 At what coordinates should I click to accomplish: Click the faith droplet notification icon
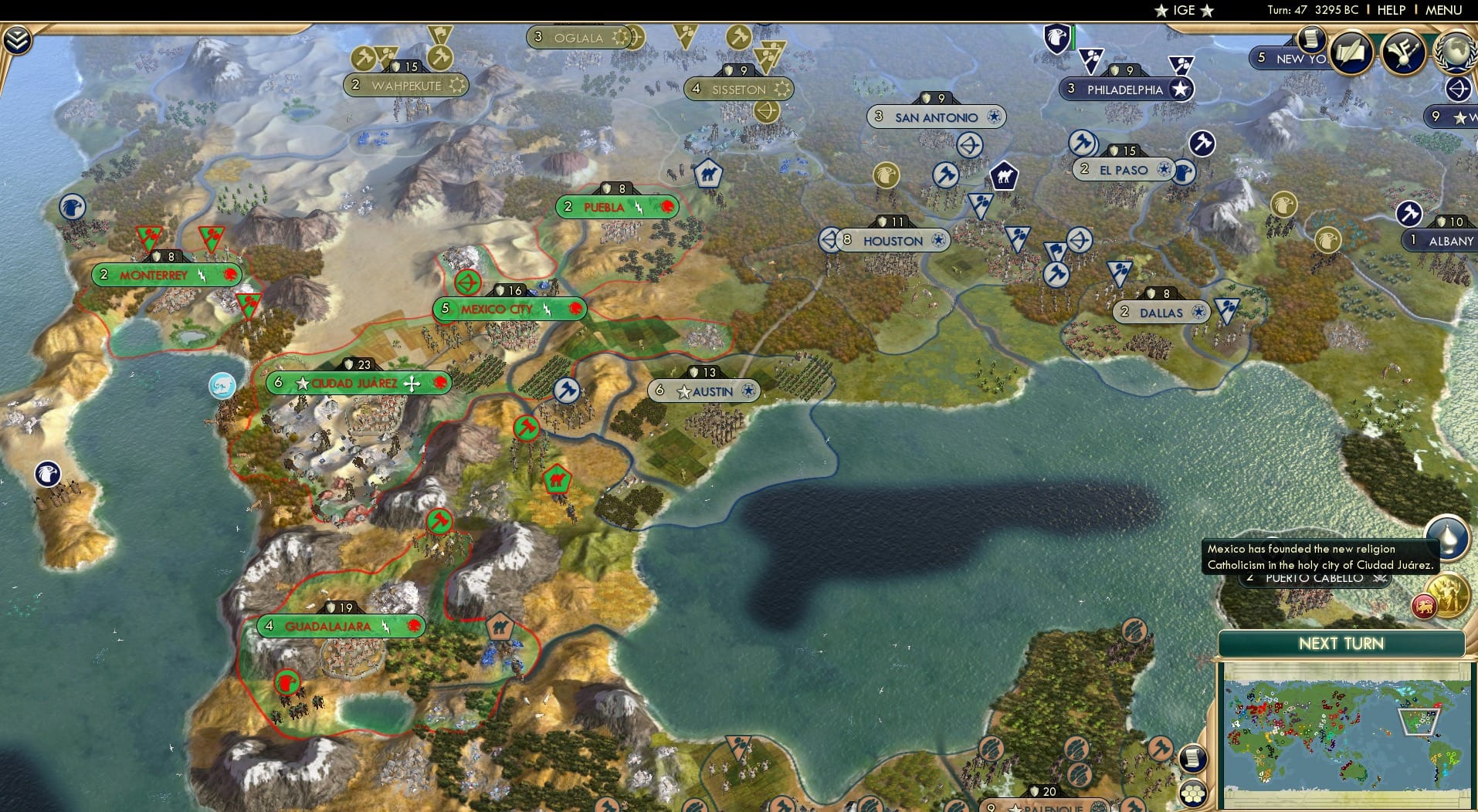point(1448,536)
